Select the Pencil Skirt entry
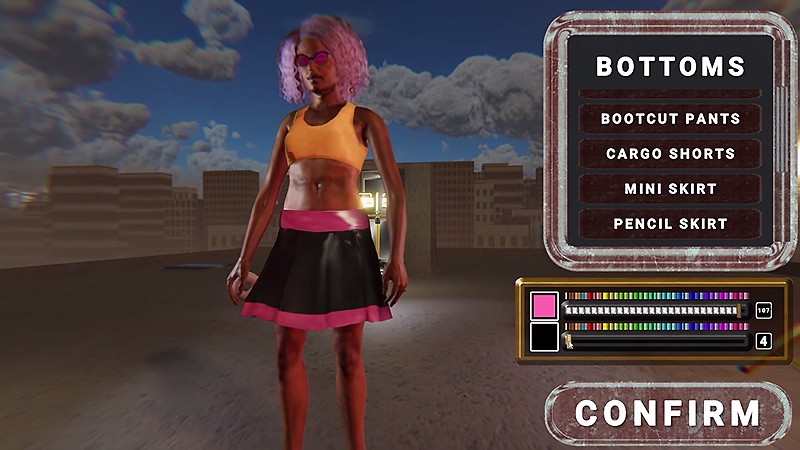Viewport: 800px width, 450px height. click(x=670, y=224)
